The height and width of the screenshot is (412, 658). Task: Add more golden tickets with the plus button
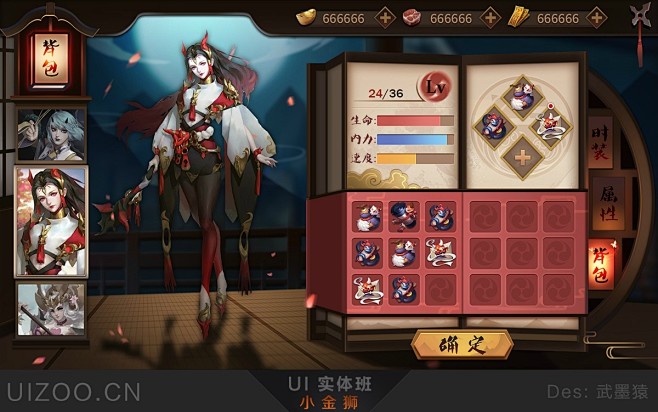[596, 17]
